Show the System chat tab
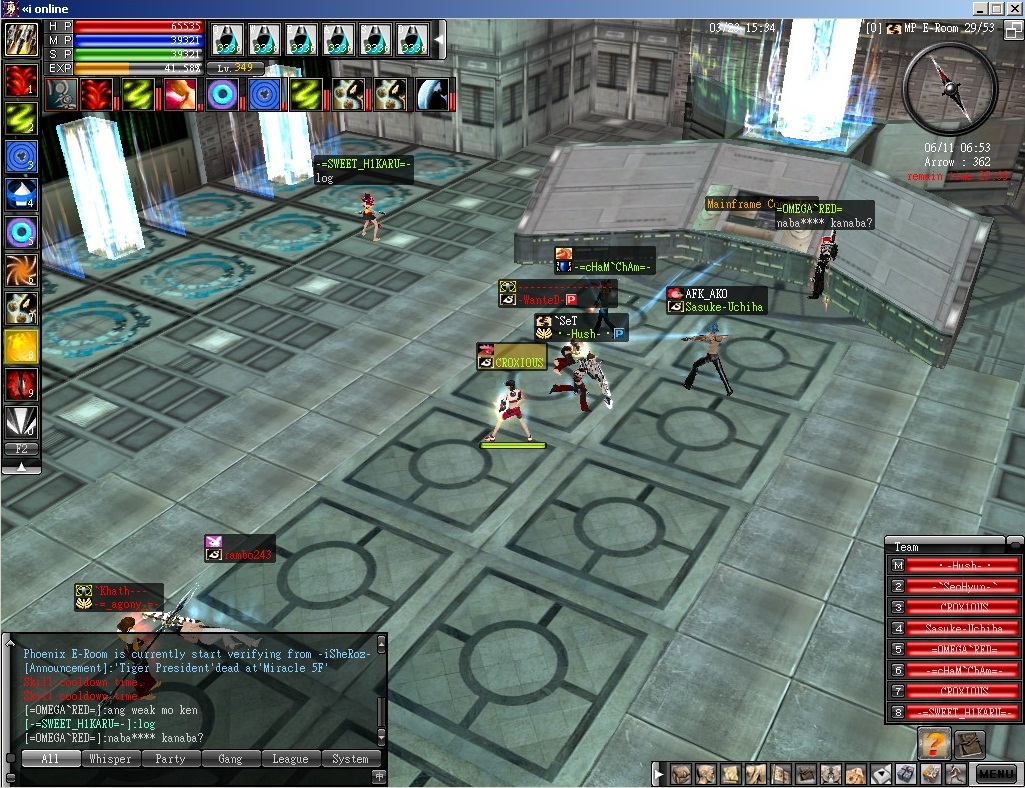The height and width of the screenshot is (788, 1025). tap(350, 759)
